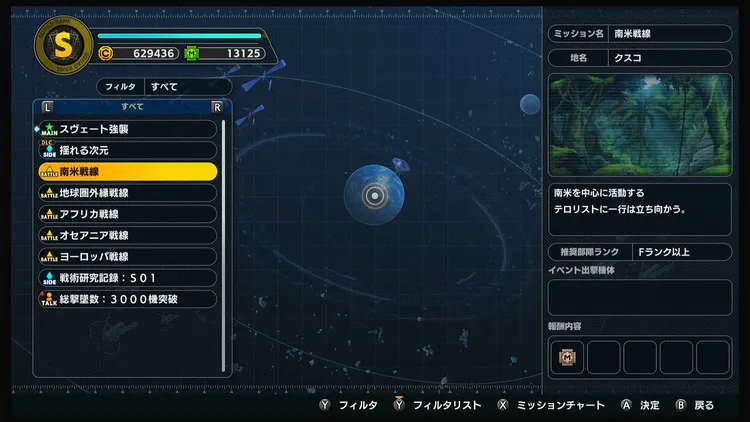Select the 総撃墜数：3000機突破 talk event

pyautogui.click(x=128, y=299)
